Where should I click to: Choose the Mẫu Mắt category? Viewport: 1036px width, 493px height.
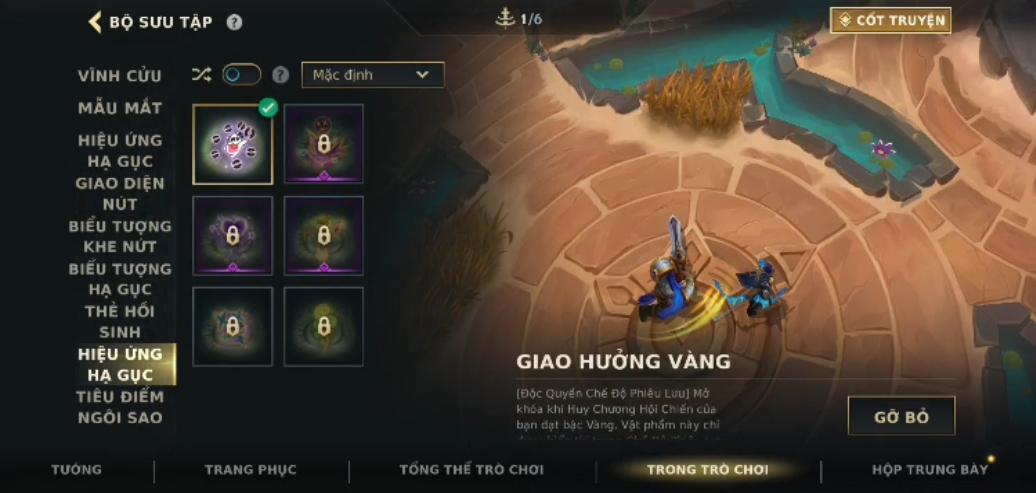coord(120,108)
